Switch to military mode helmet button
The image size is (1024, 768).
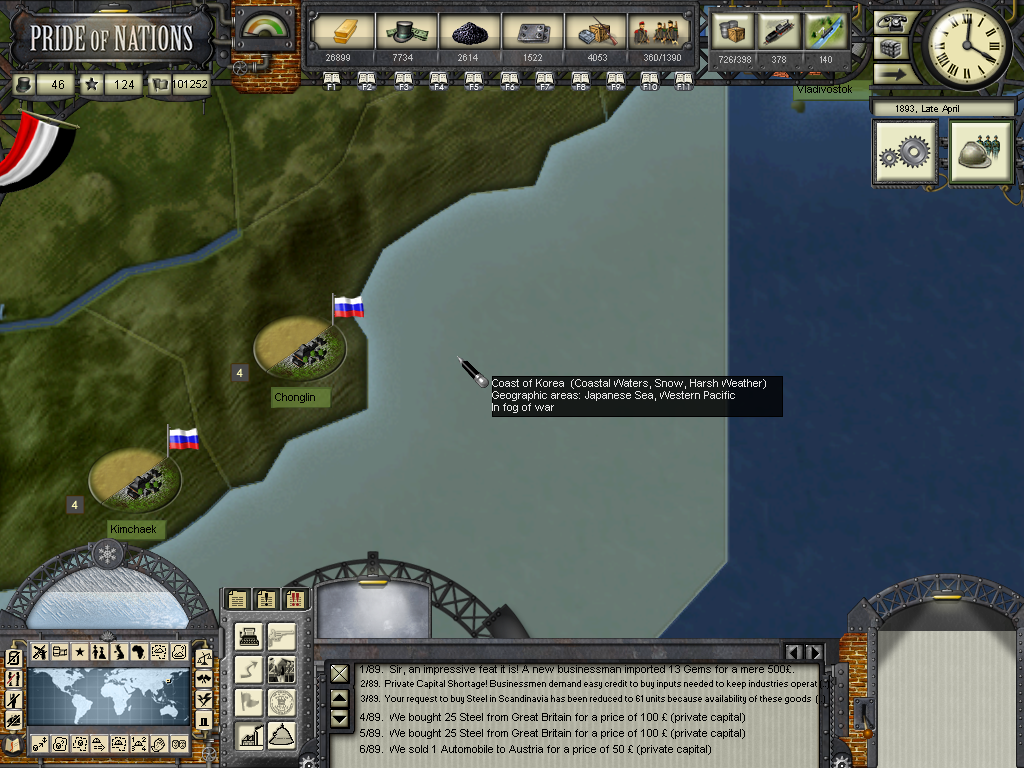(981, 152)
